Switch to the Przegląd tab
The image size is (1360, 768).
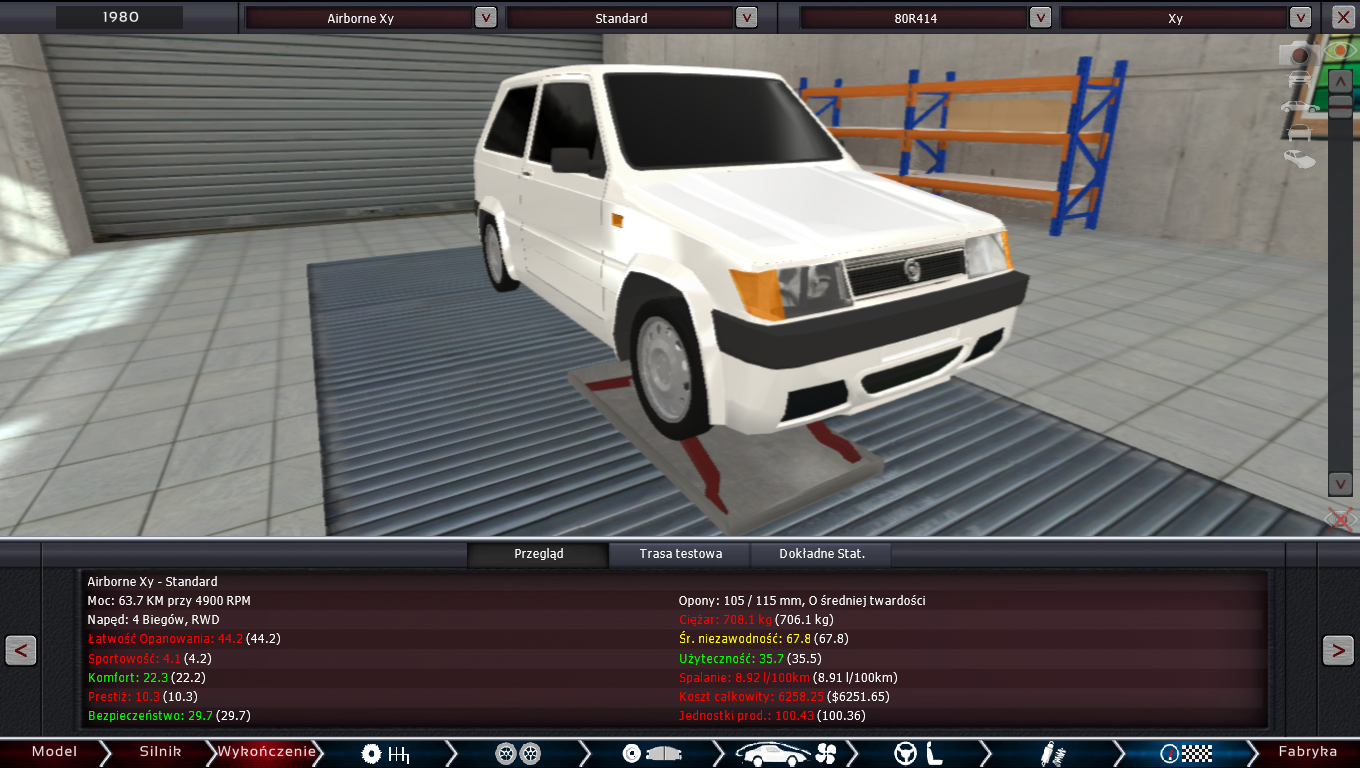538,554
